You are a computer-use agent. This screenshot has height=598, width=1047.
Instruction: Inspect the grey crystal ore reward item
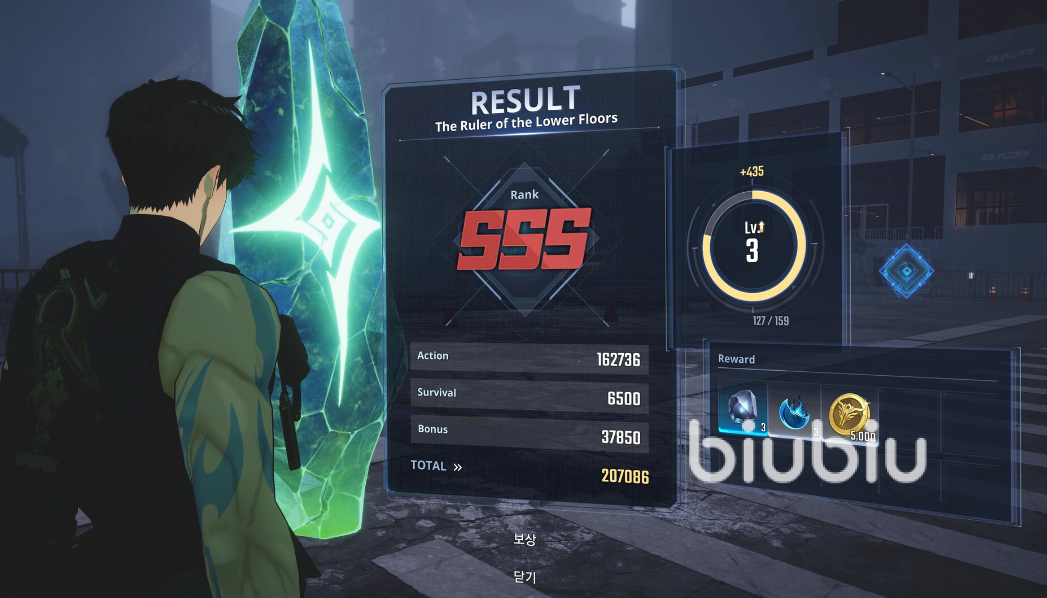[x=743, y=409]
